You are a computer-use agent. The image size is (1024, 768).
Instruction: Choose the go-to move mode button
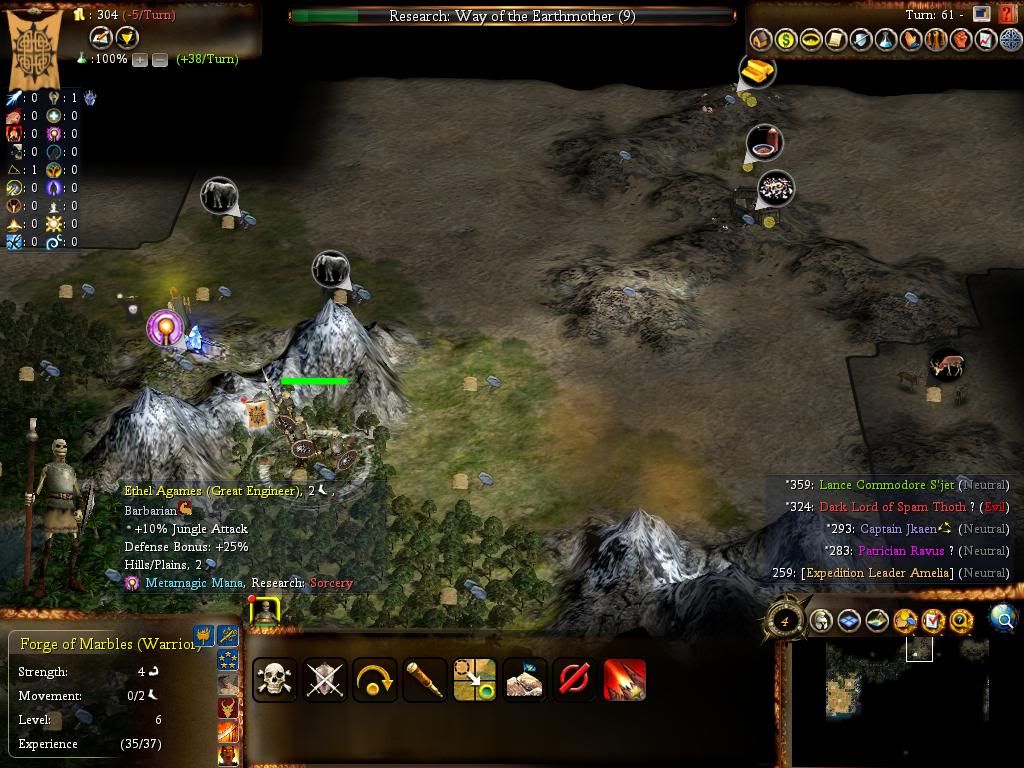(x=475, y=680)
